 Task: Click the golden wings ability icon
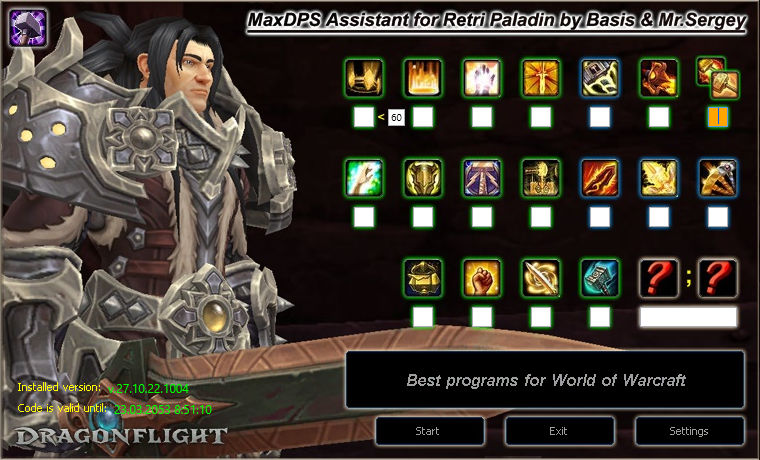659,177
